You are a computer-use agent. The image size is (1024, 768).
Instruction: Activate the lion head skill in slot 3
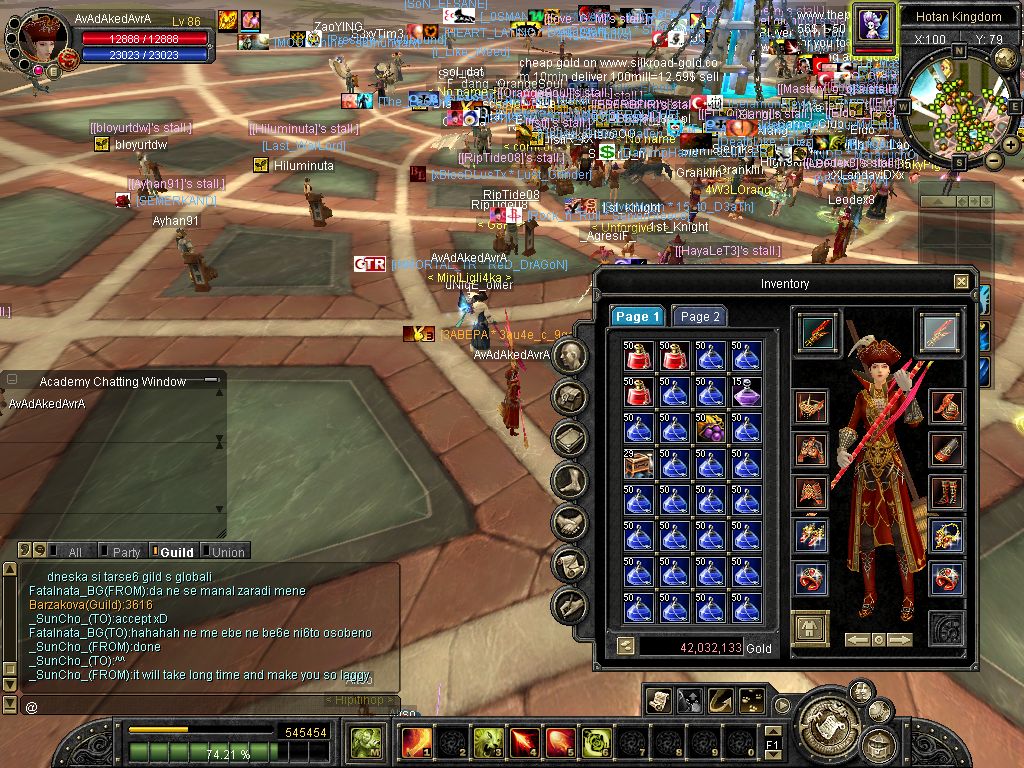point(488,742)
